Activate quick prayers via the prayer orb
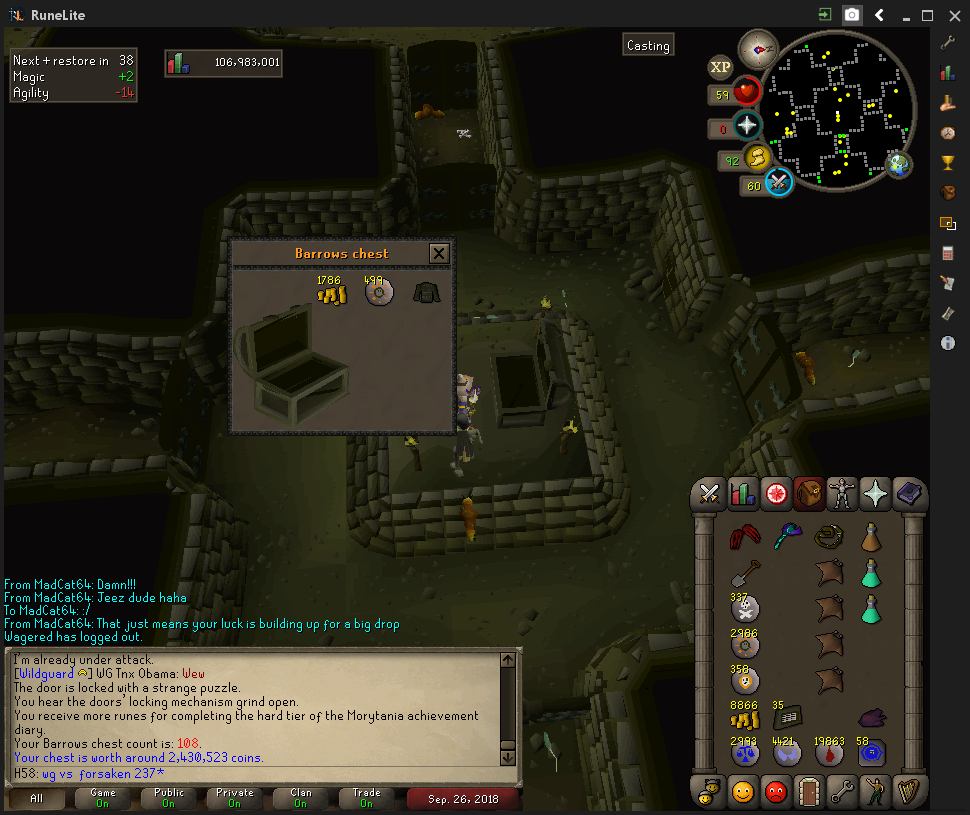Screen dimensions: 970x815 coord(747,126)
